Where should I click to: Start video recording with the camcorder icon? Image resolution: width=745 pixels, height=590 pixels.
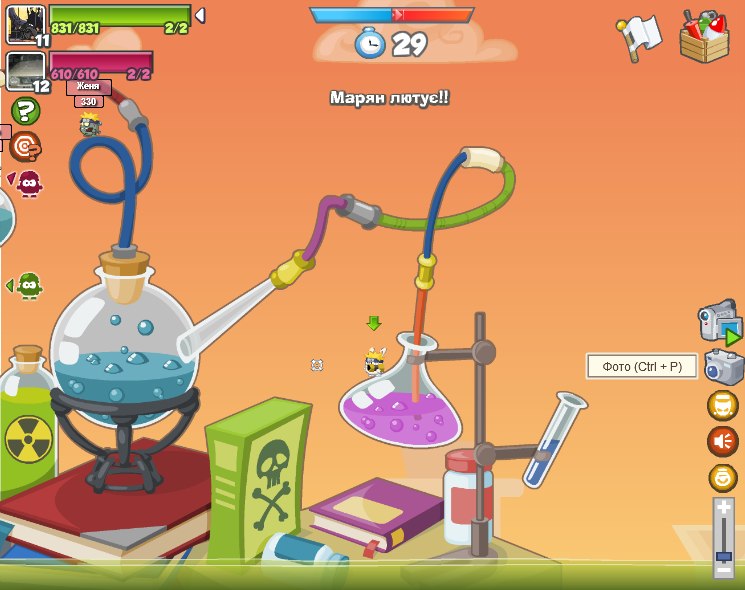pyautogui.click(x=719, y=323)
